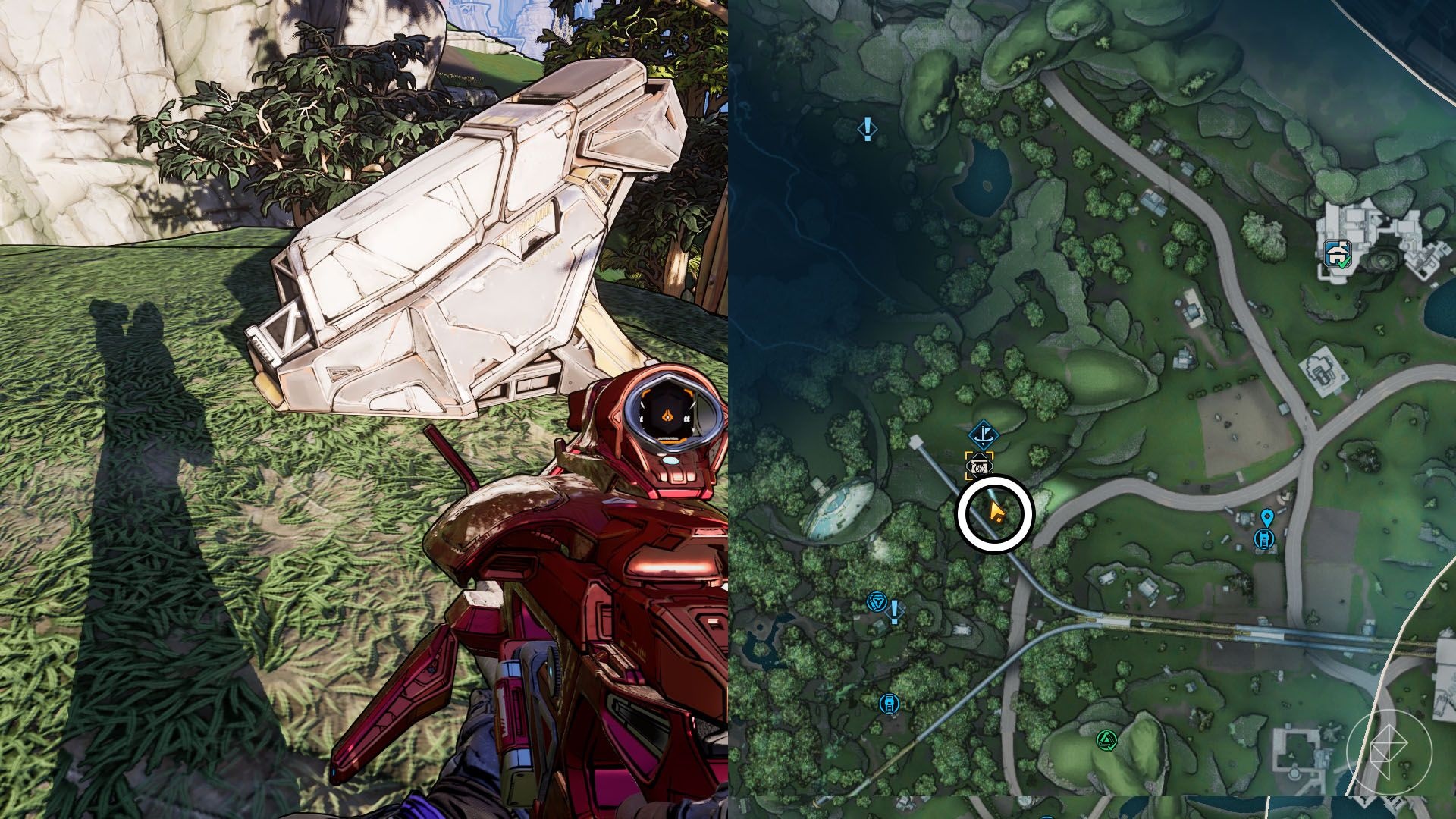Select the orange player arrow on the map
Image resolution: width=1456 pixels, height=819 pixels.
[996, 513]
